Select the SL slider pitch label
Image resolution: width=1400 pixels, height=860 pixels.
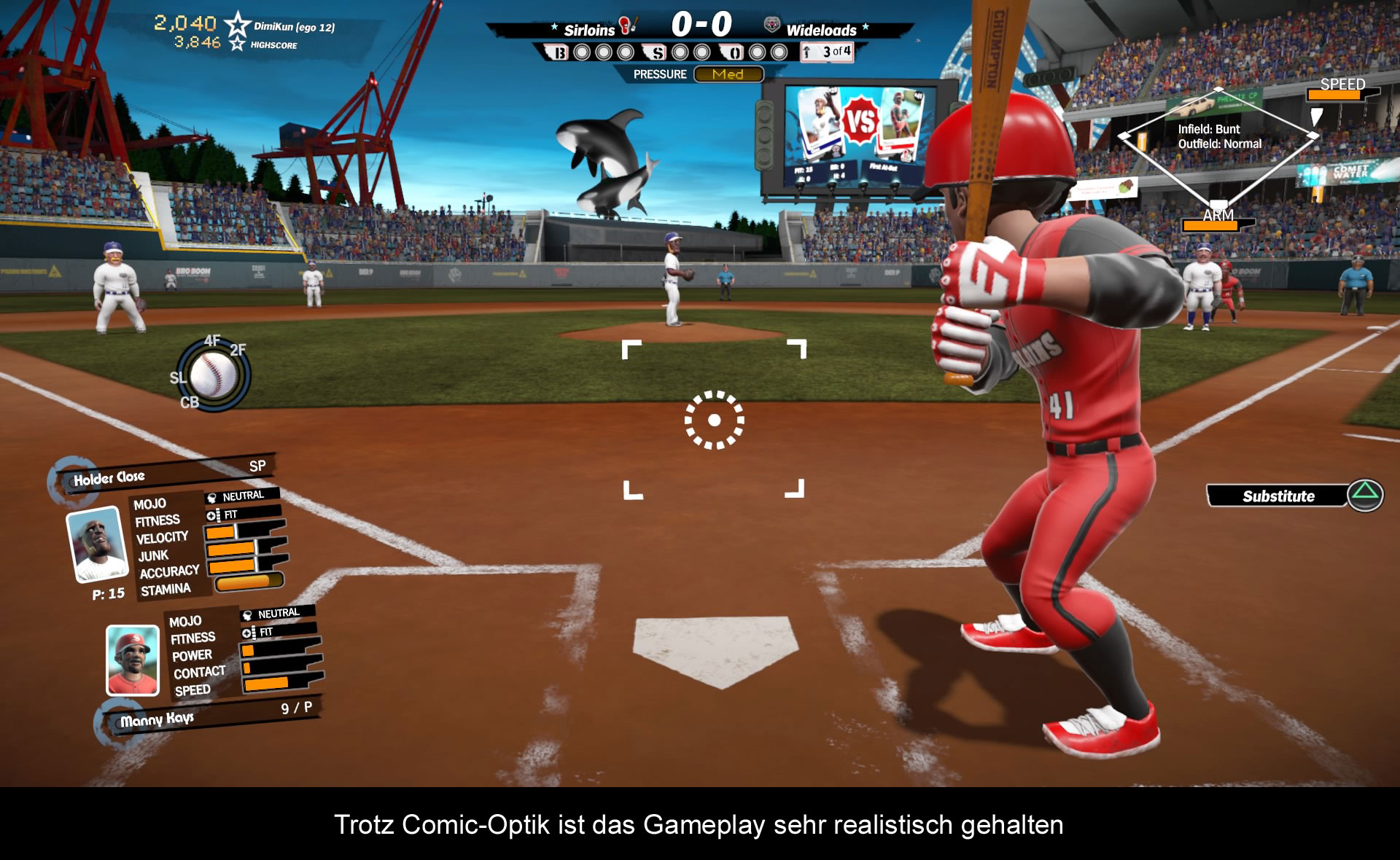click(177, 378)
